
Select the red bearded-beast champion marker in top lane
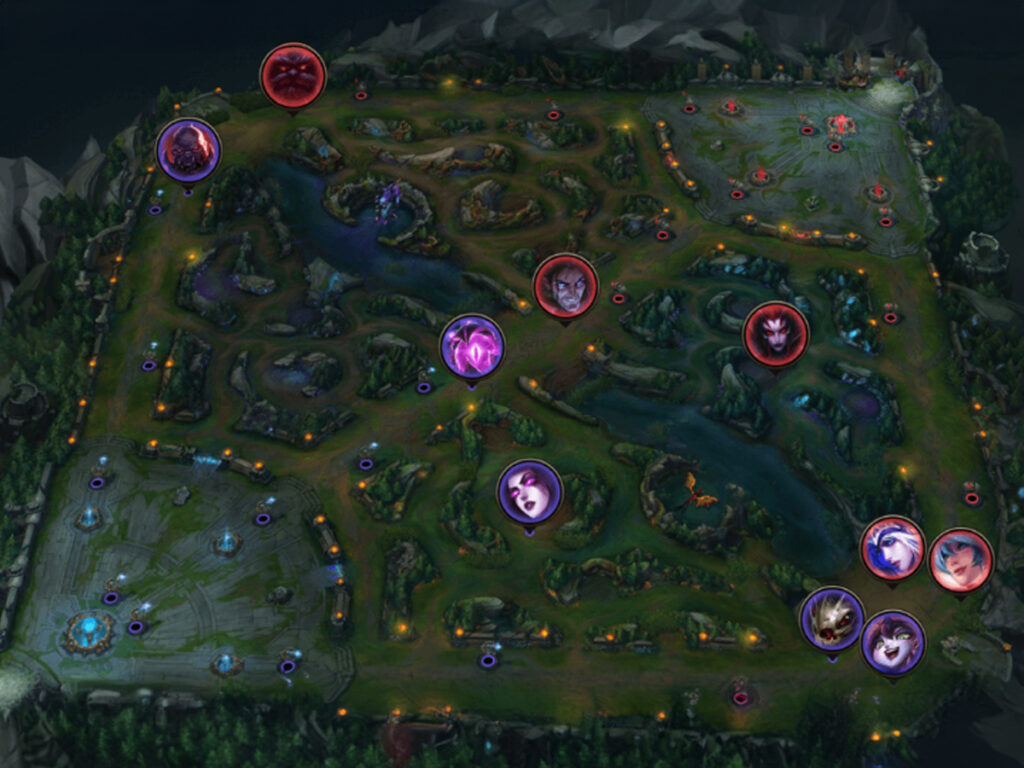[292, 75]
